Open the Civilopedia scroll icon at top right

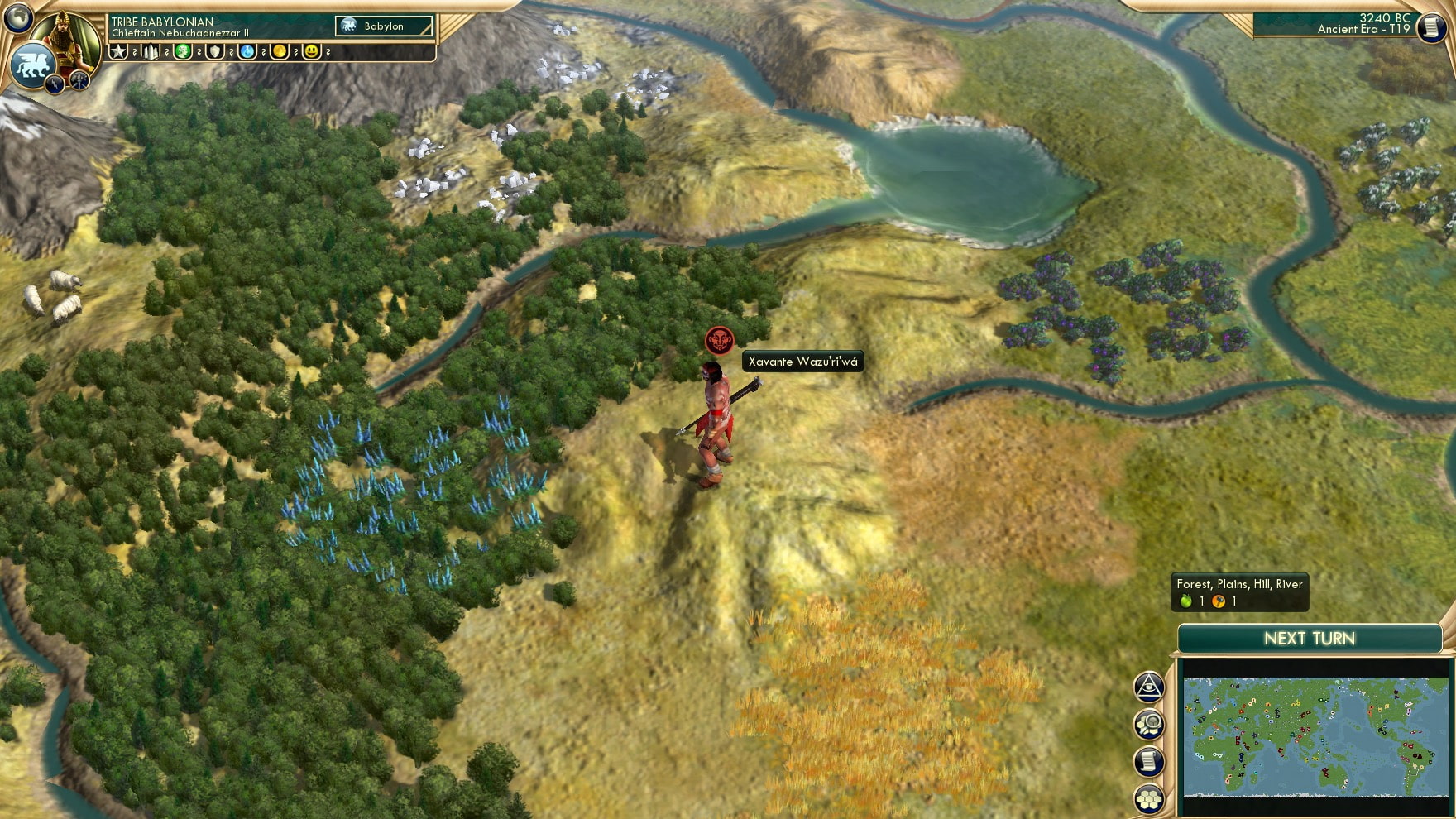coord(1433,27)
